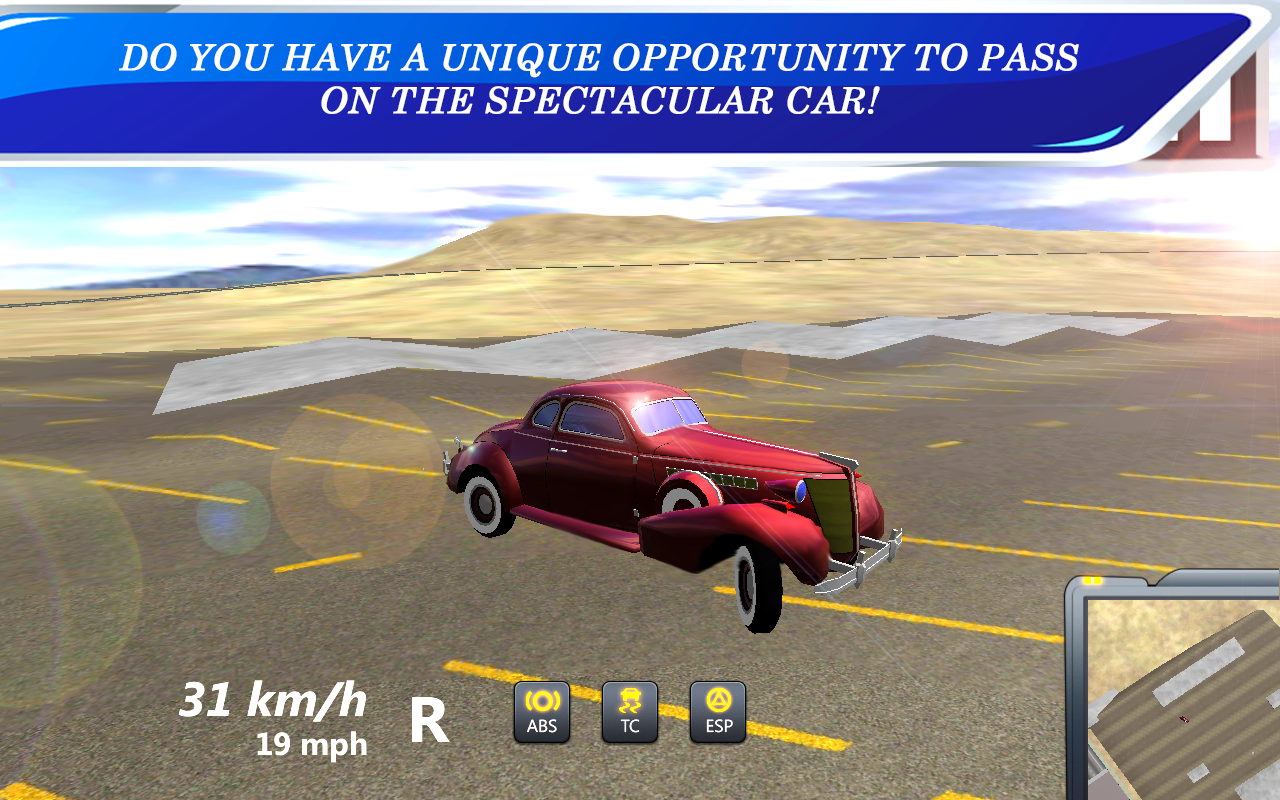Click the skidding car symbol on the TC button
The image size is (1280, 800).
629,700
